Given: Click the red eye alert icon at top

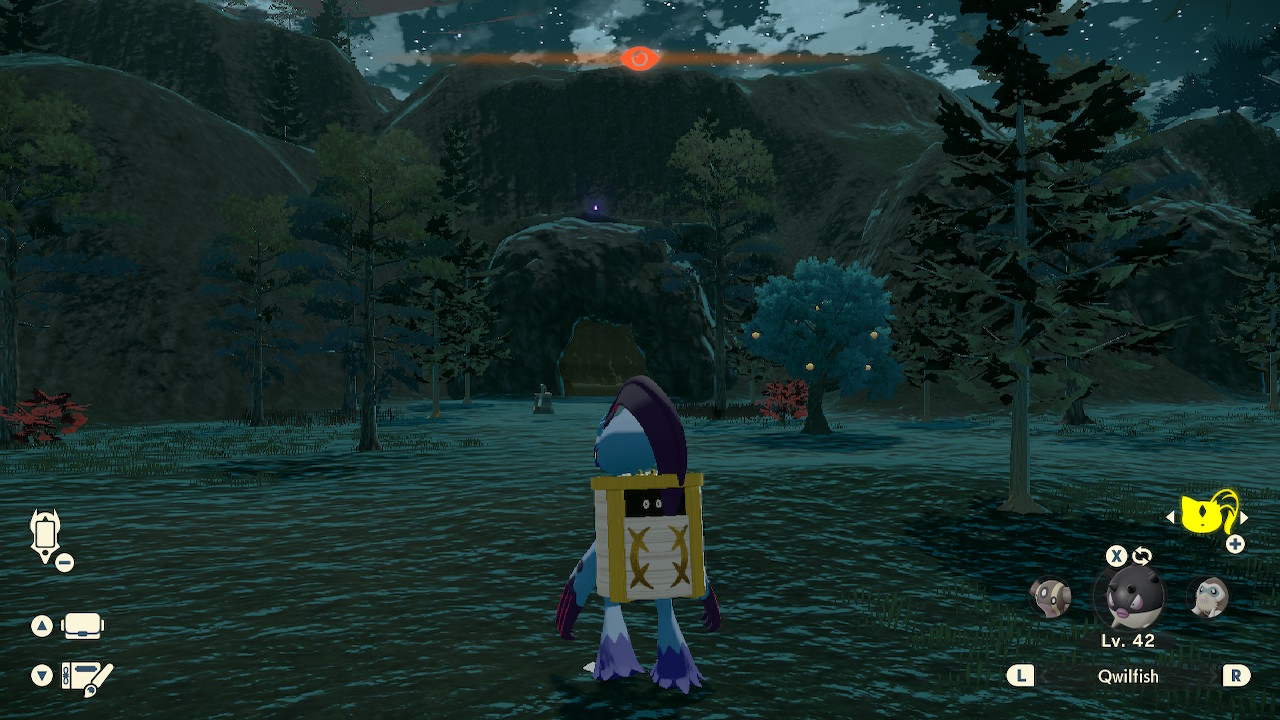Looking at the screenshot, I should click(x=638, y=59).
